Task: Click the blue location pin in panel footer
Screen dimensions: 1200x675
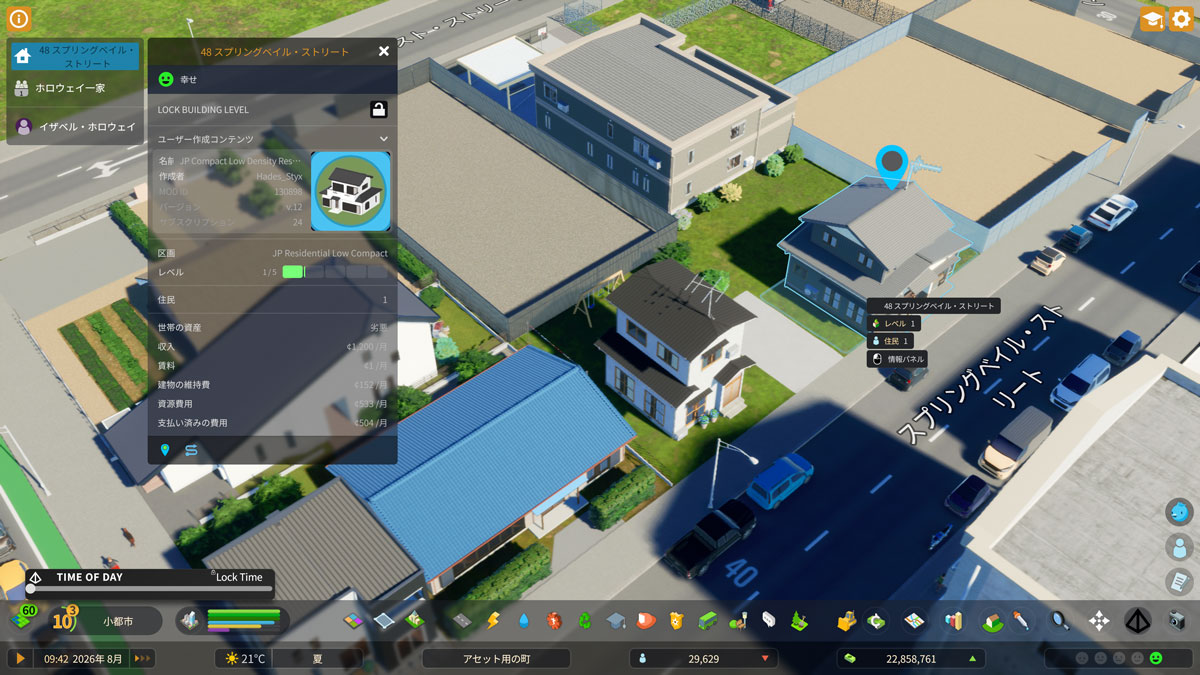Action: click(x=165, y=450)
